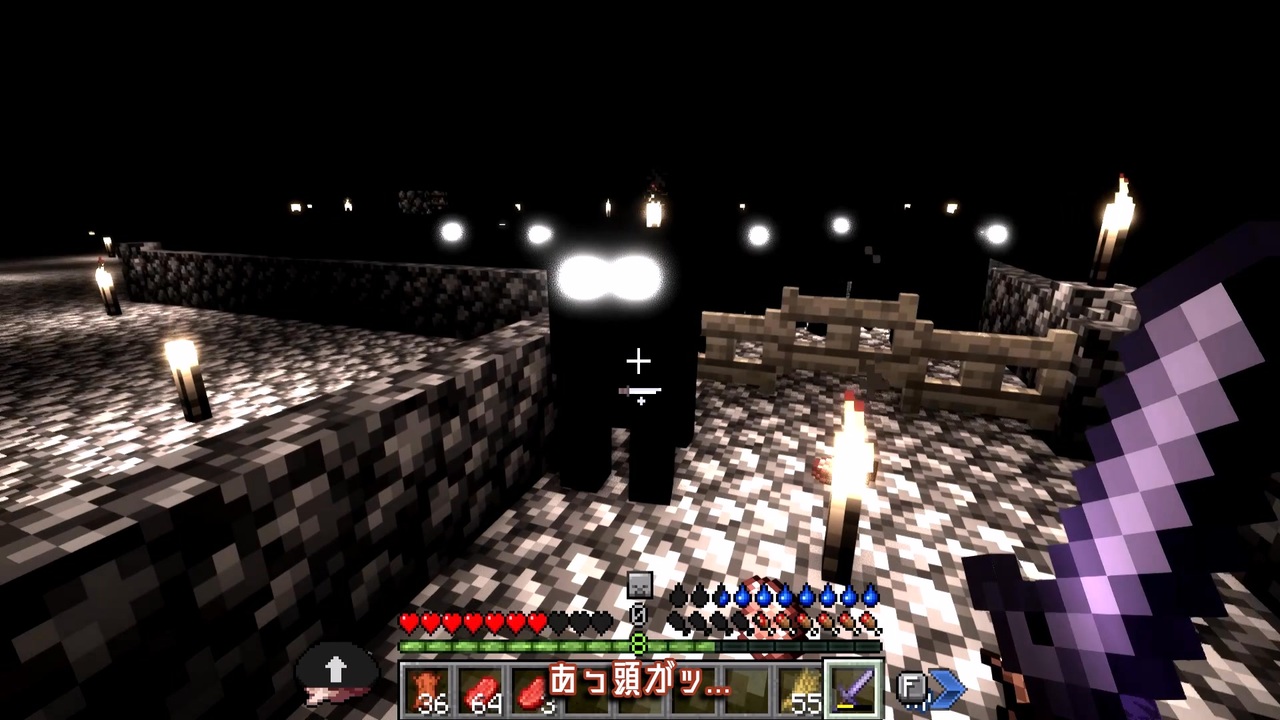
Task: Click the center crosshair
Action: click(x=639, y=360)
